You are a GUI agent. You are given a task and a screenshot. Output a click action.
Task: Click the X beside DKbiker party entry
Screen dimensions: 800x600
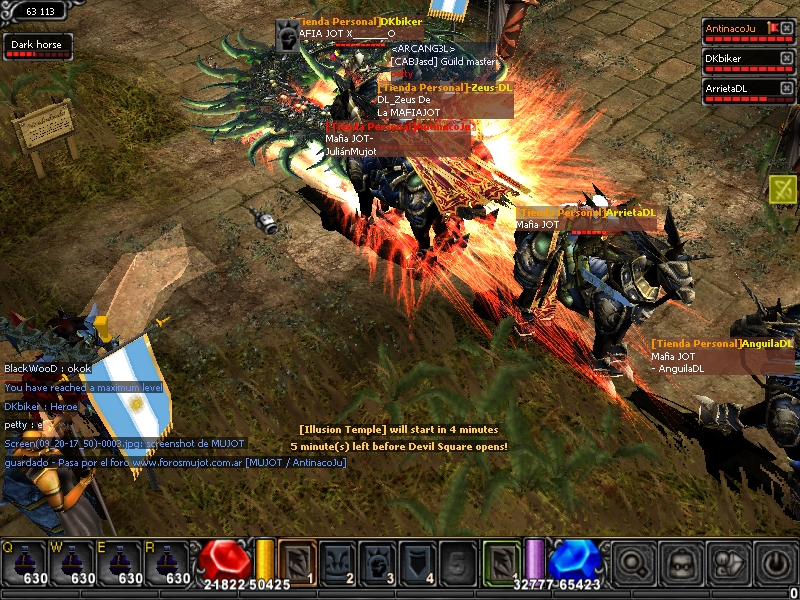[x=786, y=58]
